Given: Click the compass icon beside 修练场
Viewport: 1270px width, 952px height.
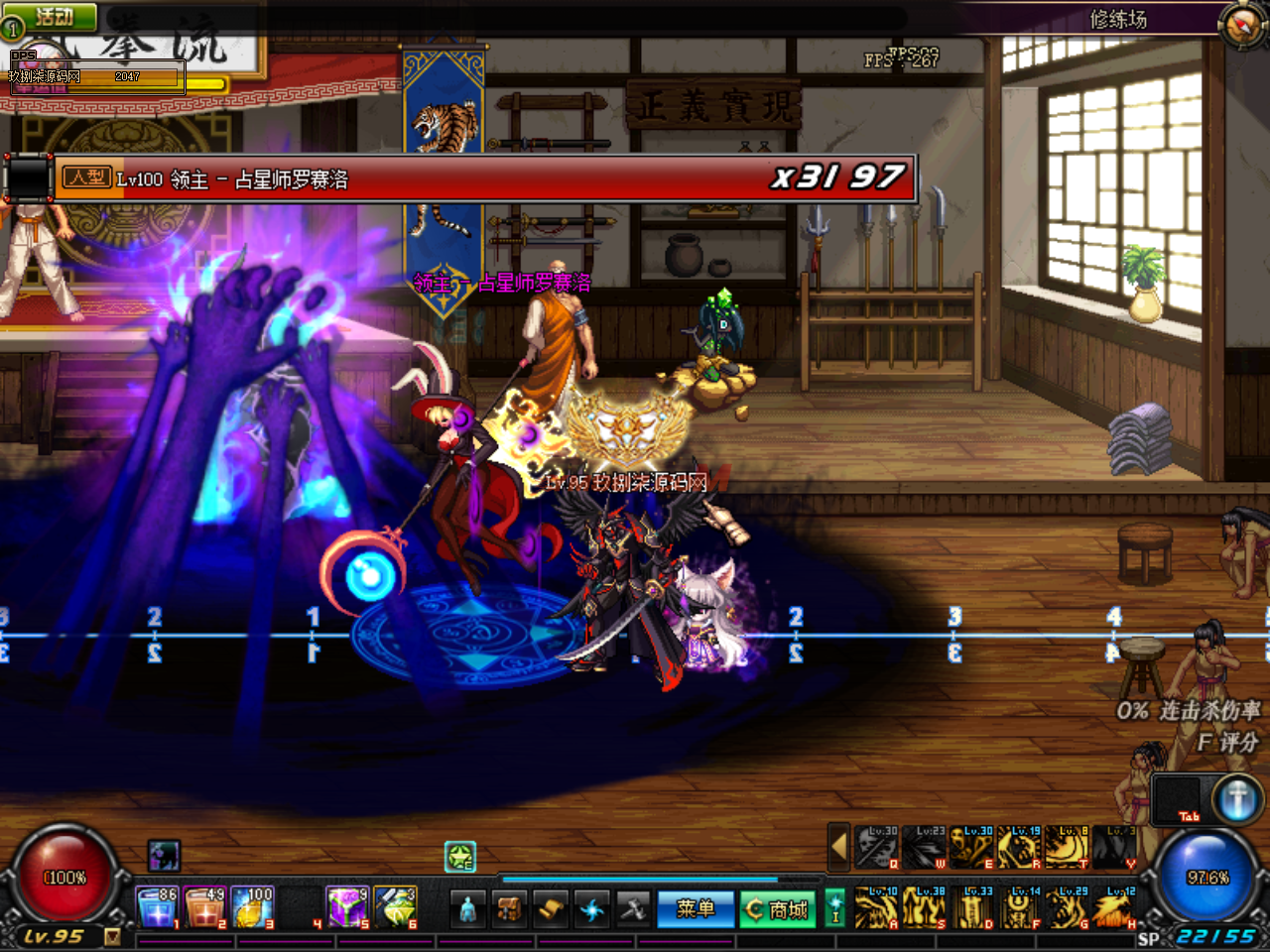Looking at the screenshot, I should pyautogui.click(x=1242, y=25).
